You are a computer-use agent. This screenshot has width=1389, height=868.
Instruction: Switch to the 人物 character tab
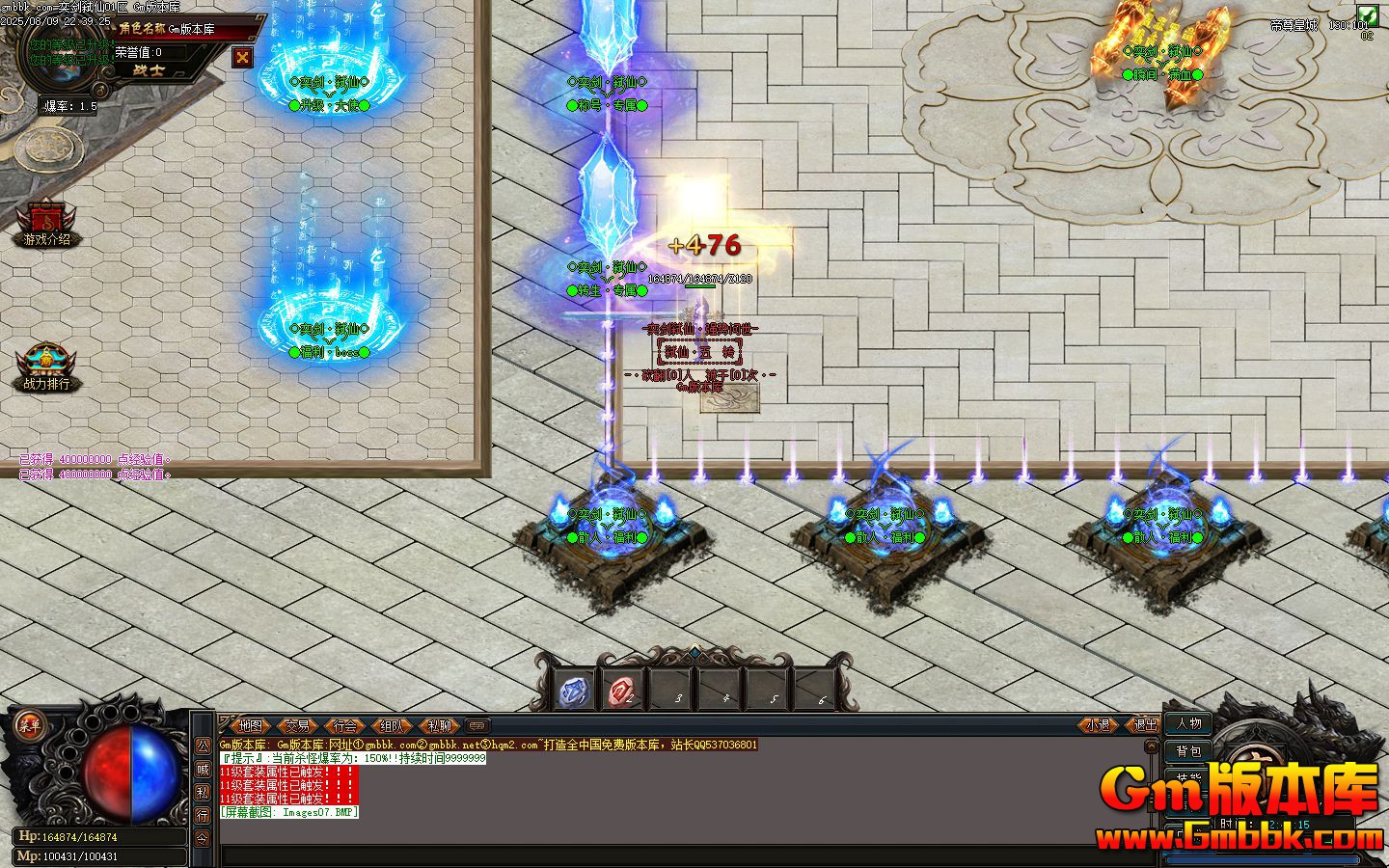1188,725
